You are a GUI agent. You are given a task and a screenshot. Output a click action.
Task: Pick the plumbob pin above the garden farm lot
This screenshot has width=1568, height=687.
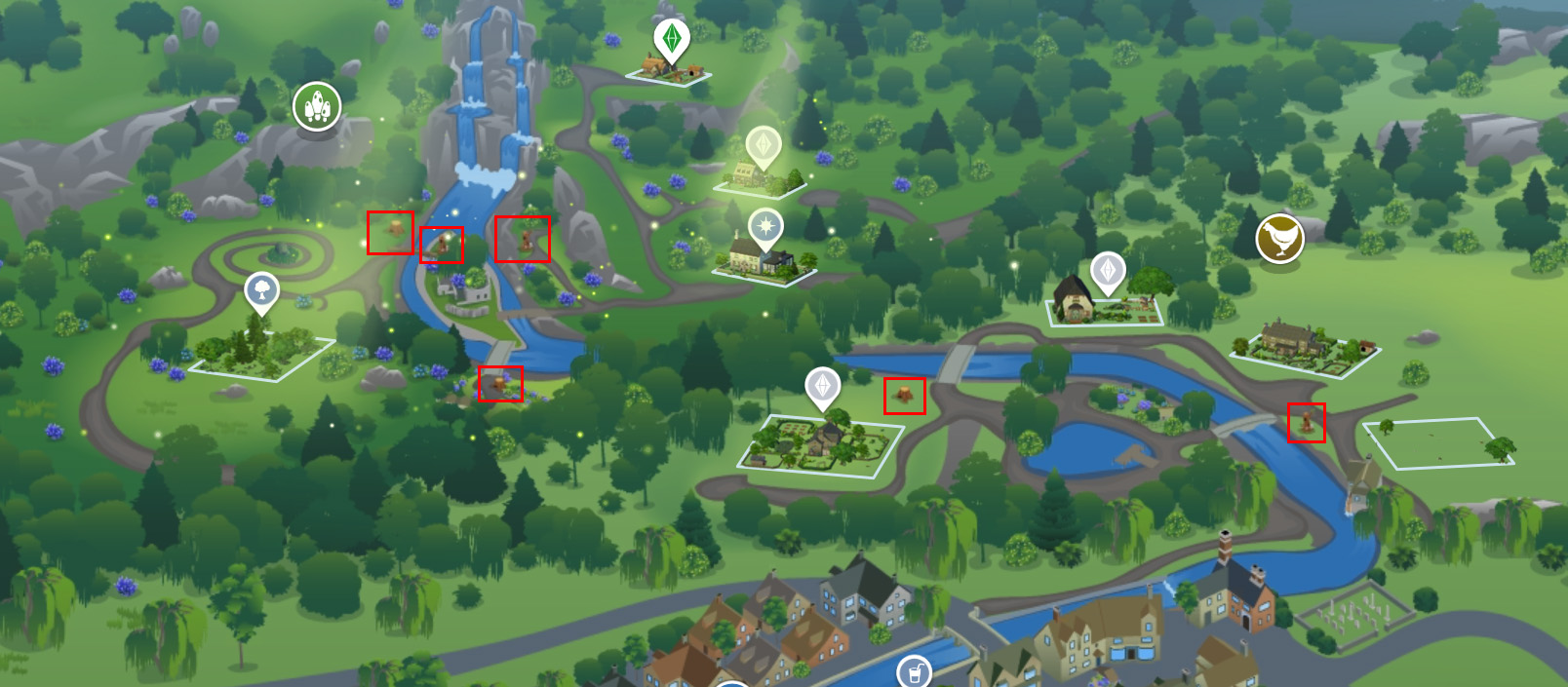click(822, 386)
